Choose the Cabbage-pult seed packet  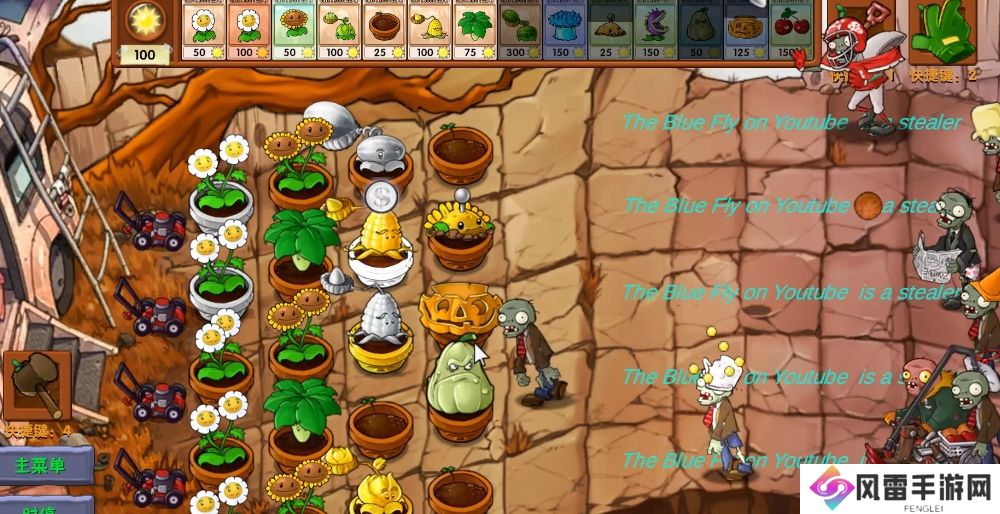point(339,30)
